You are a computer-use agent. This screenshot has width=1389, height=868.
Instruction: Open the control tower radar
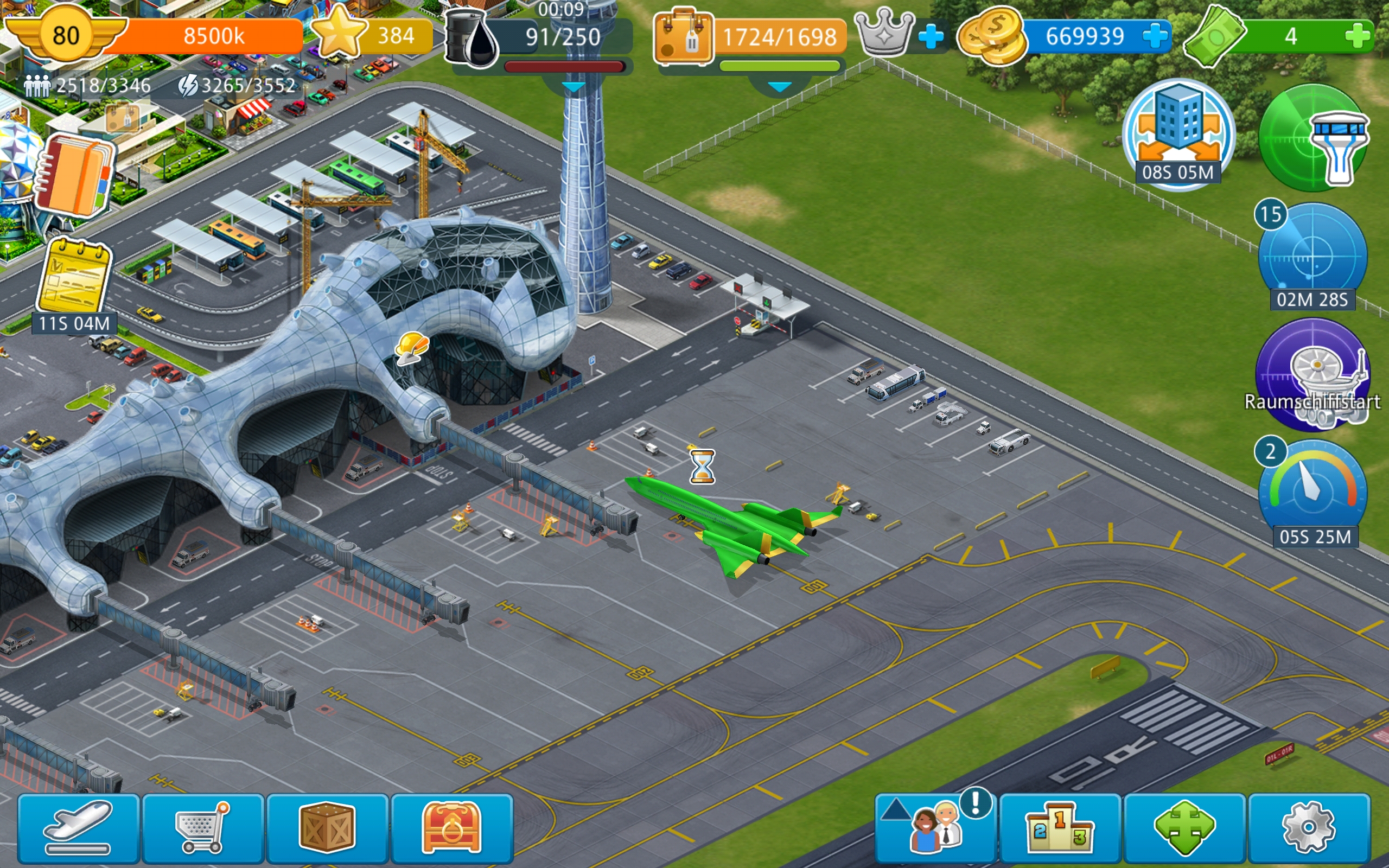(1313, 138)
